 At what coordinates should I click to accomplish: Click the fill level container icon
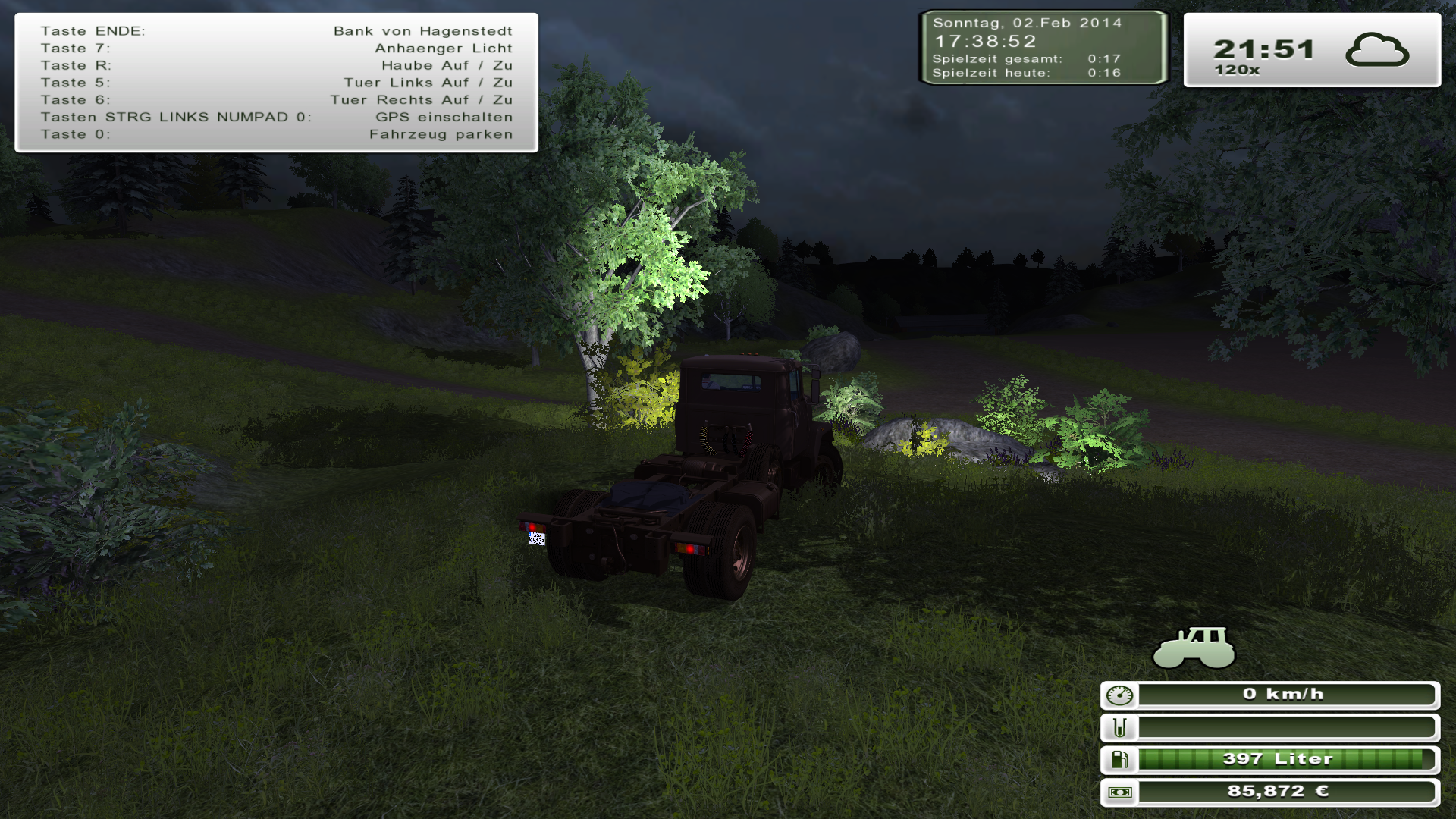click(1120, 728)
